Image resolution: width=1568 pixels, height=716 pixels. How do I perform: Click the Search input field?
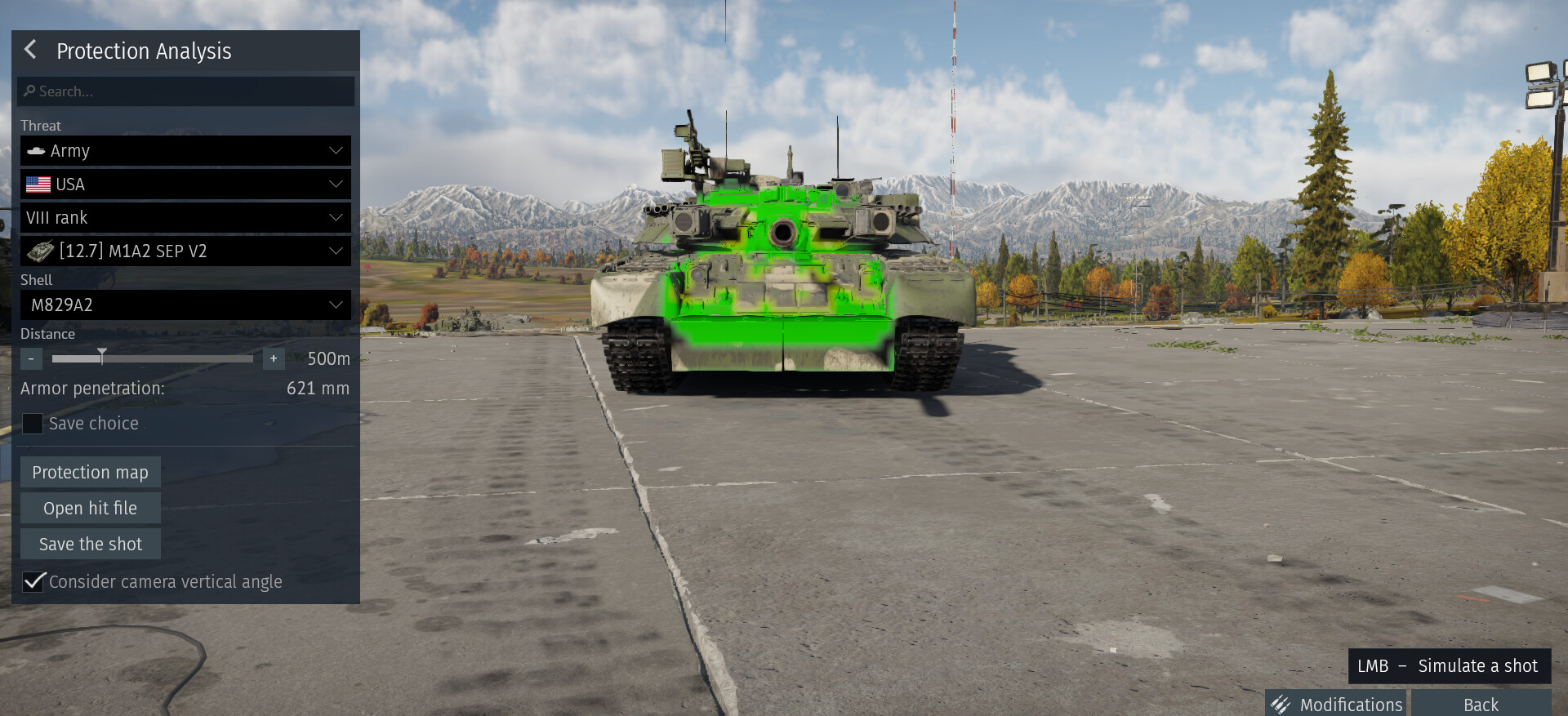(x=186, y=91)
